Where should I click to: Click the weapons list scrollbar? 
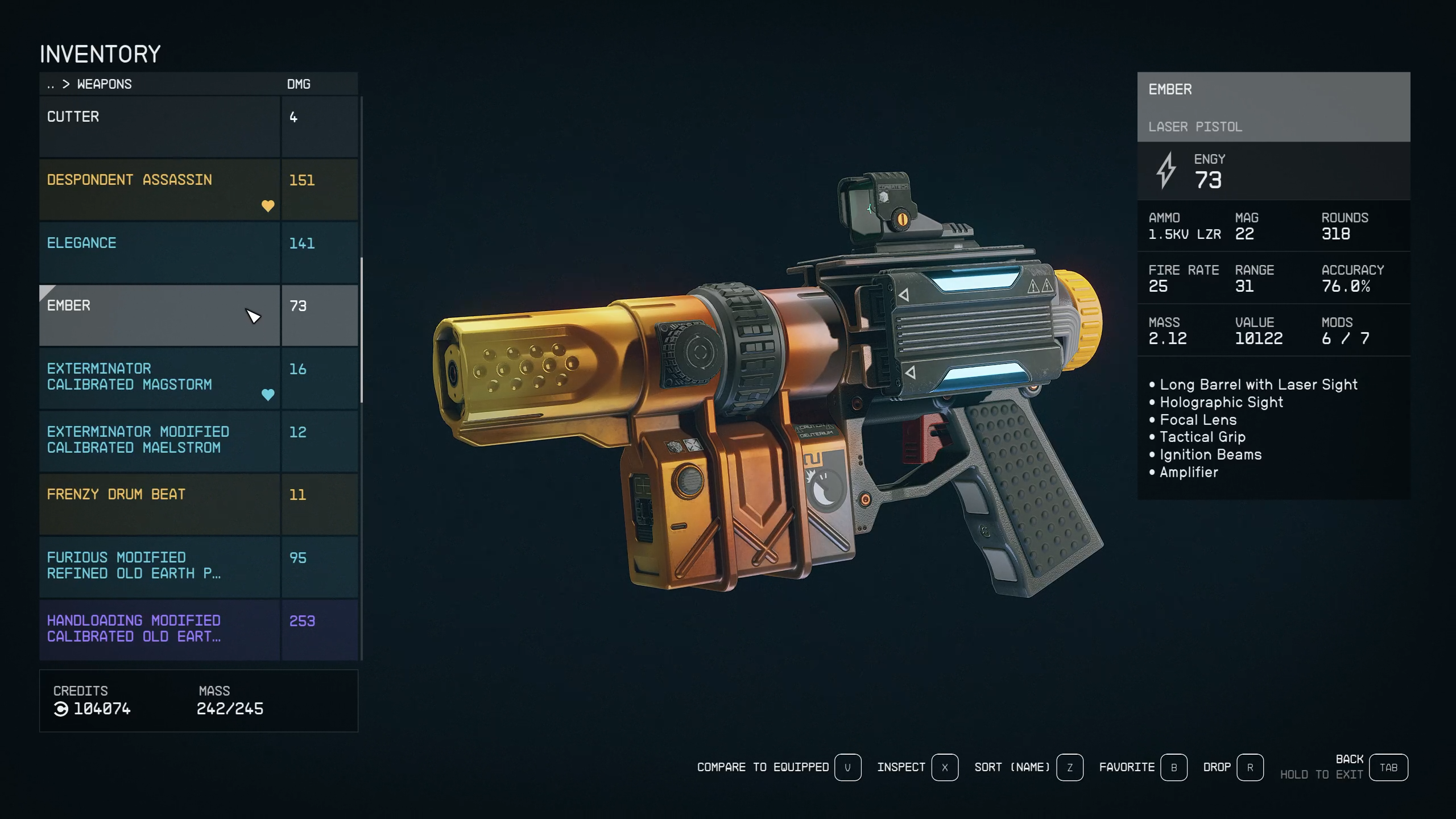click(362, 330)
